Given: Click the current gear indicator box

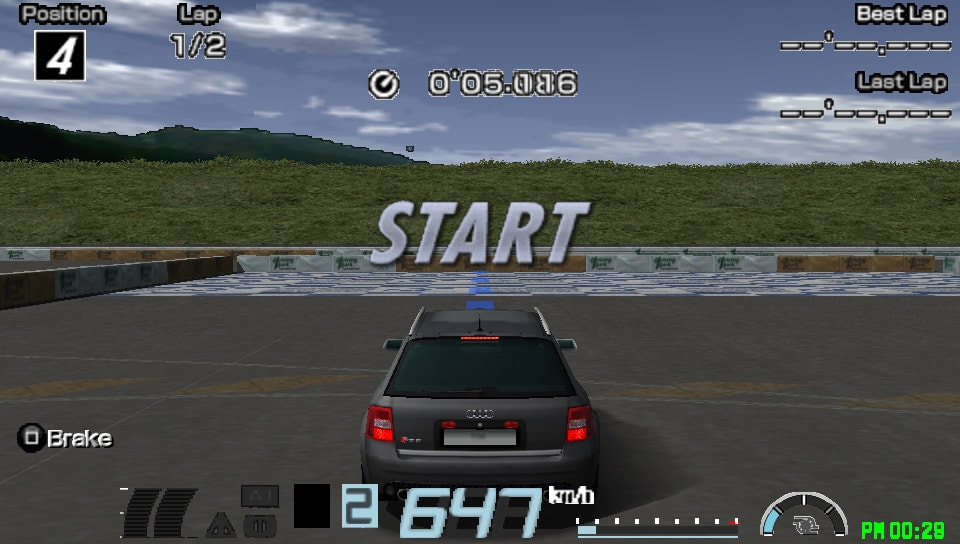Looking at the screenshot, I should [x=360, y=507].
